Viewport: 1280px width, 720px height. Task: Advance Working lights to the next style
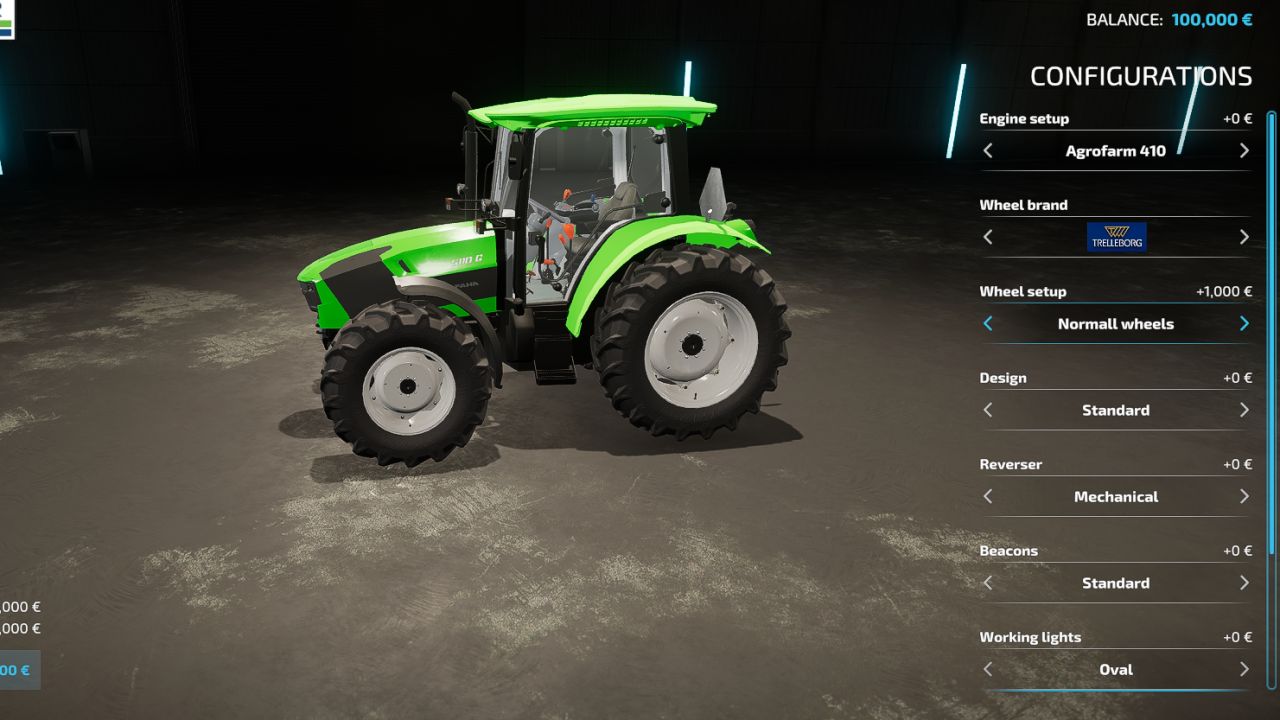1244,669
